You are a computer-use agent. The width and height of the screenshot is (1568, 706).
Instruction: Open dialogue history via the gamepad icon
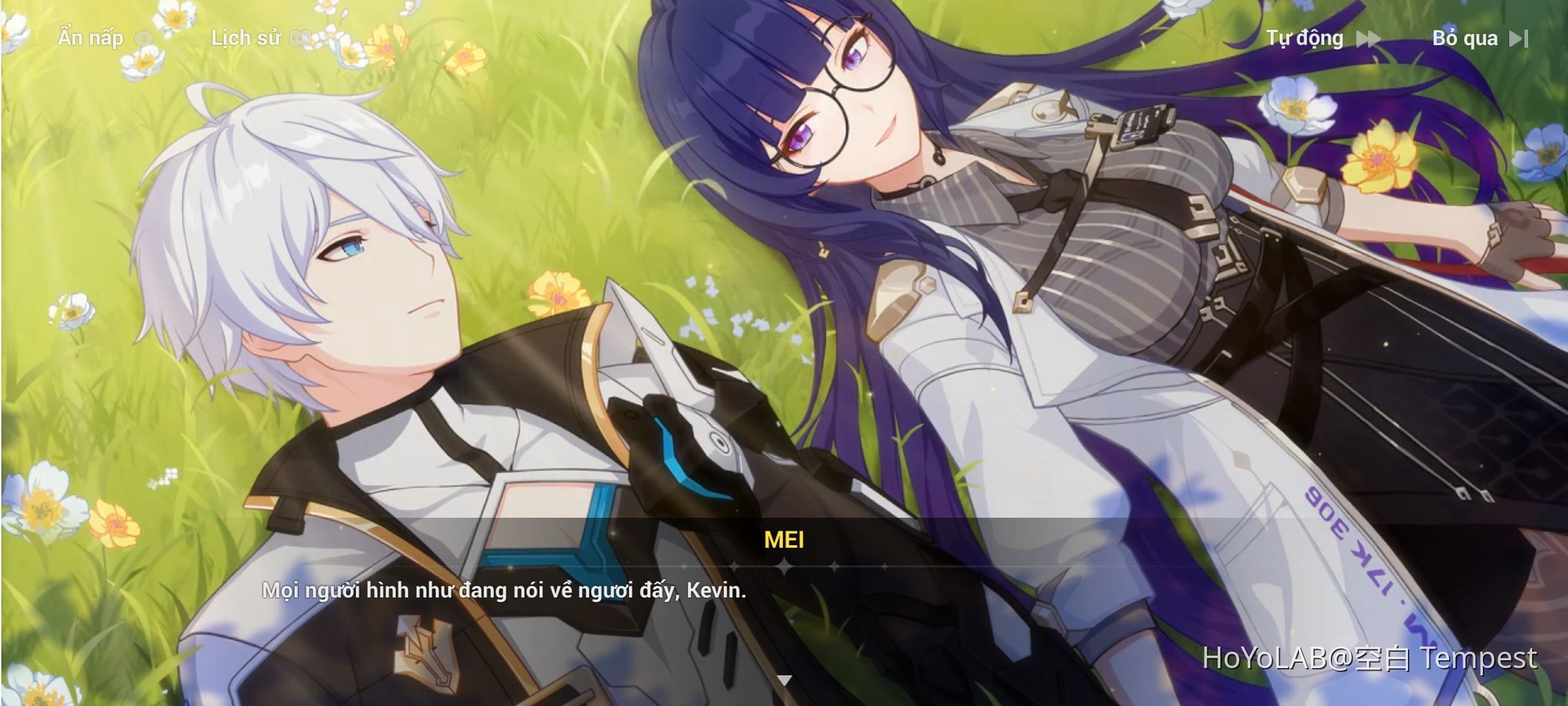[301, 38]
